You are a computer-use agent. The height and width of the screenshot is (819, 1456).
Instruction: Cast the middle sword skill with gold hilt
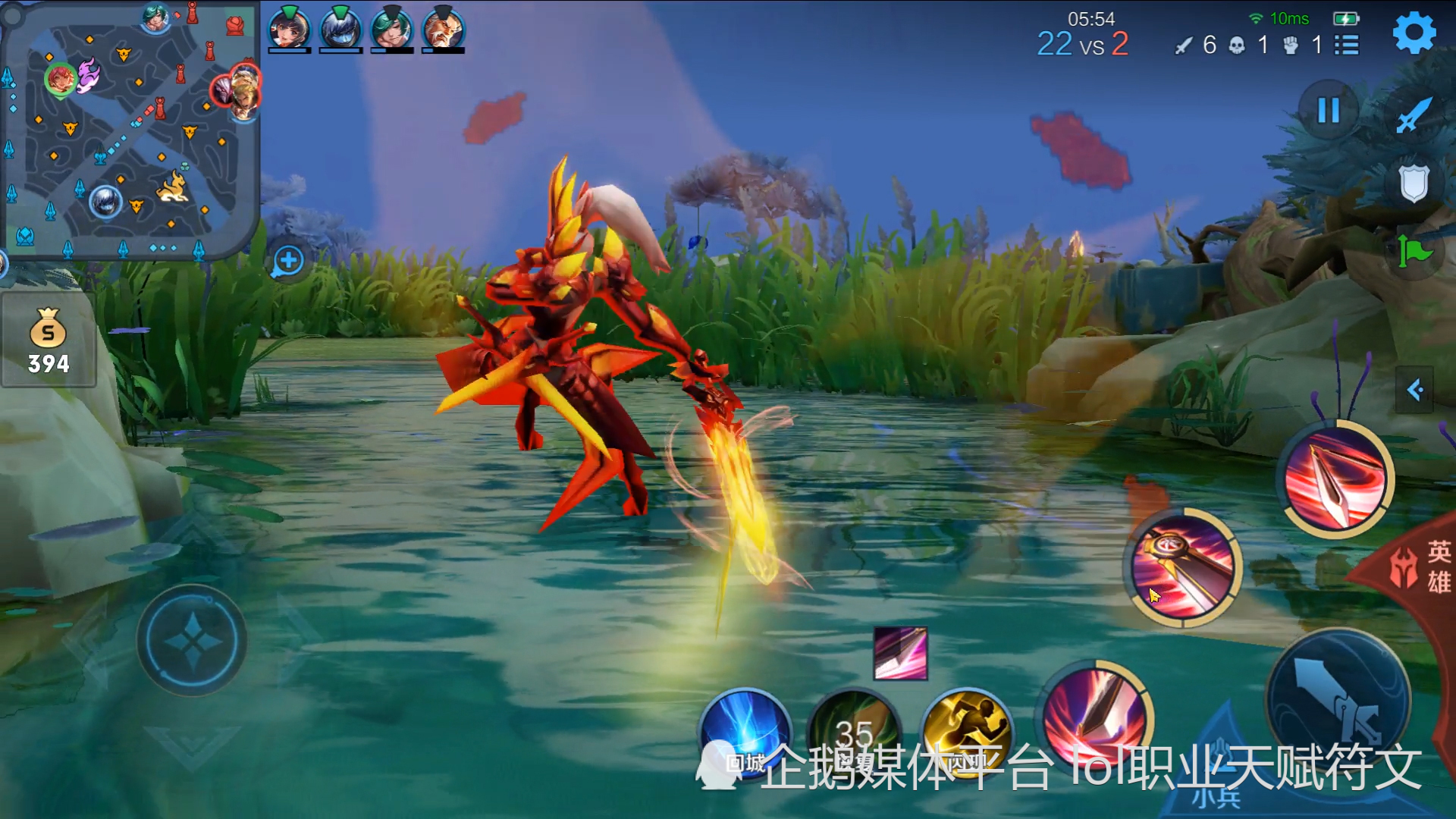click(x=1181, y=567)
